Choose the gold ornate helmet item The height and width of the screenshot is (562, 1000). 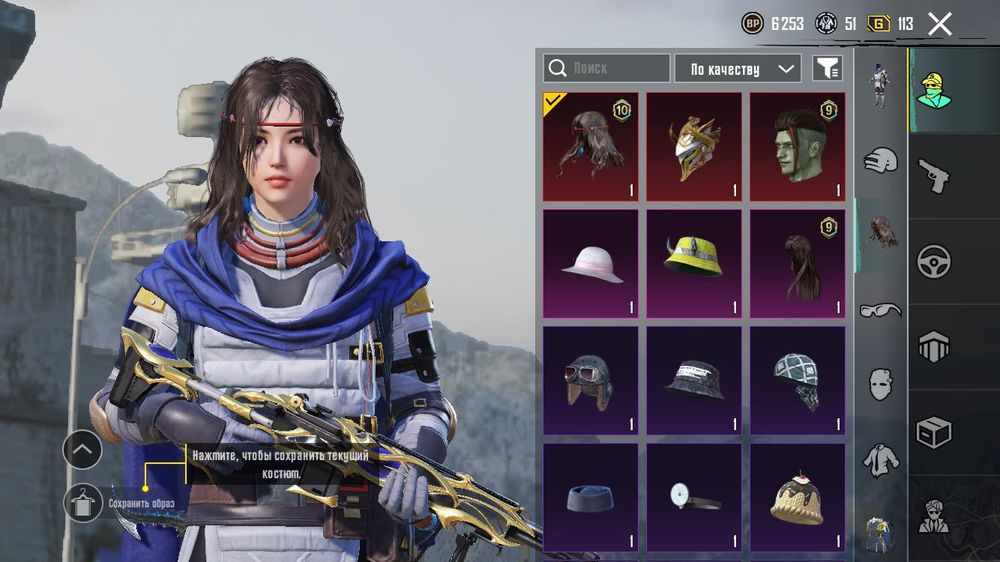(694, 147)
